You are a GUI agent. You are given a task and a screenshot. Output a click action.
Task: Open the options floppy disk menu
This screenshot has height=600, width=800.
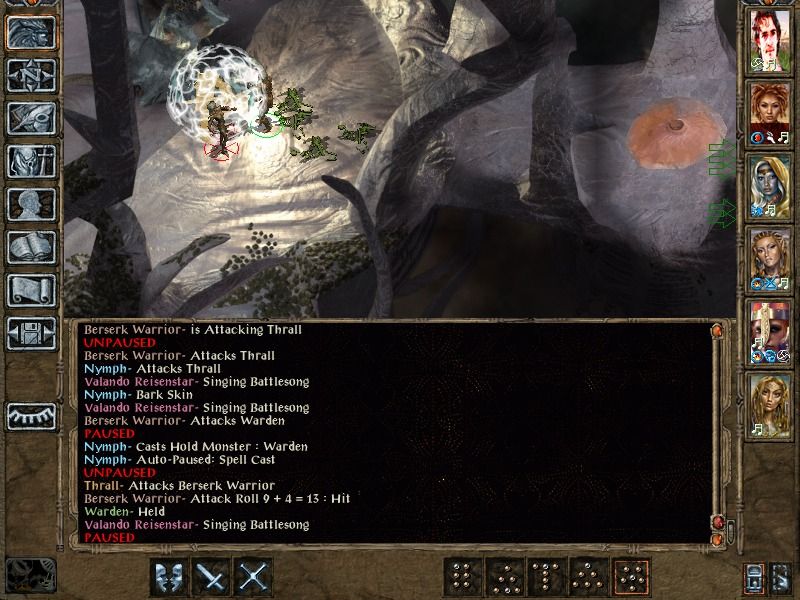point(31,333)
